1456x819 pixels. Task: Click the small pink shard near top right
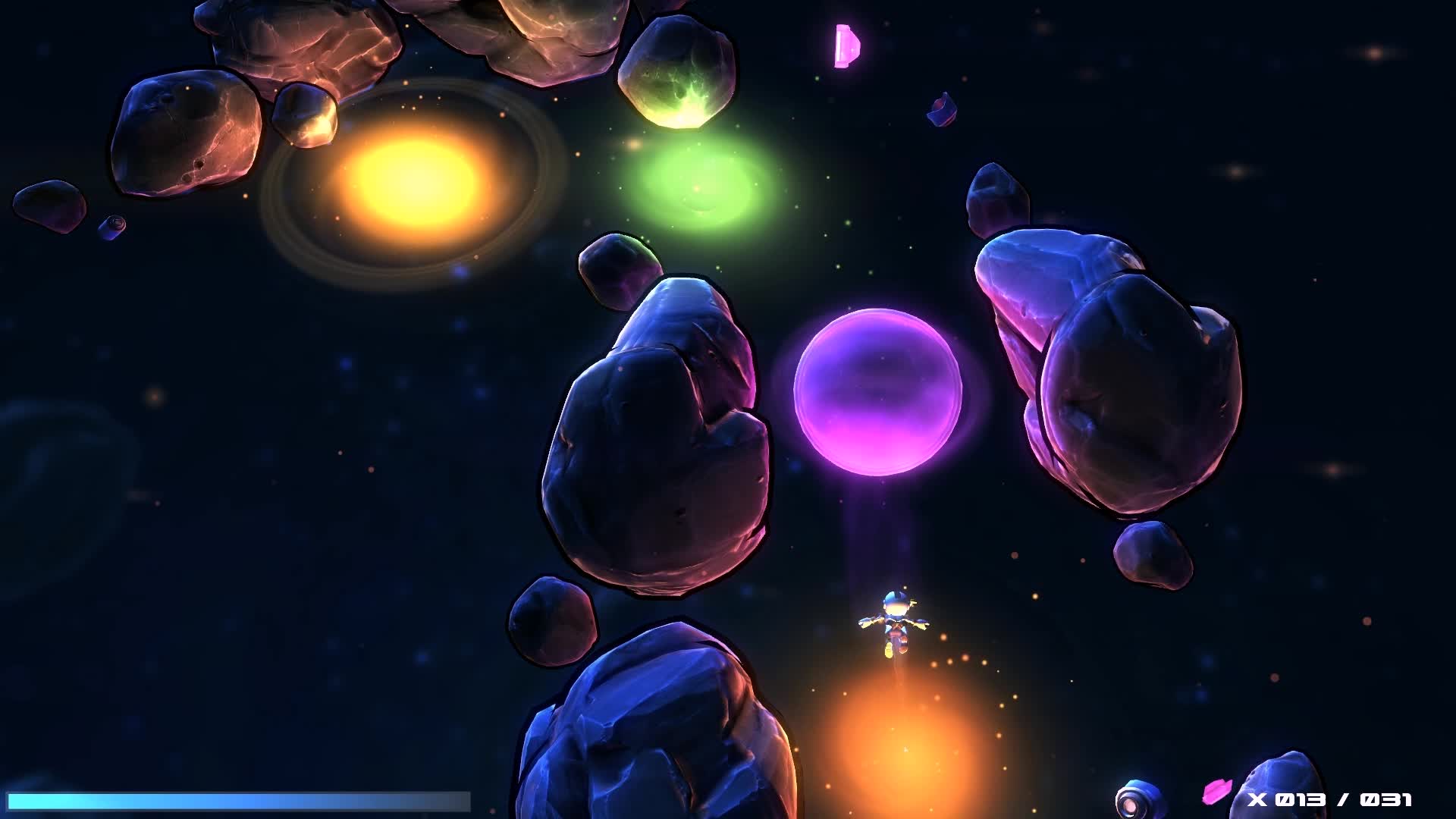coord(940,109)
